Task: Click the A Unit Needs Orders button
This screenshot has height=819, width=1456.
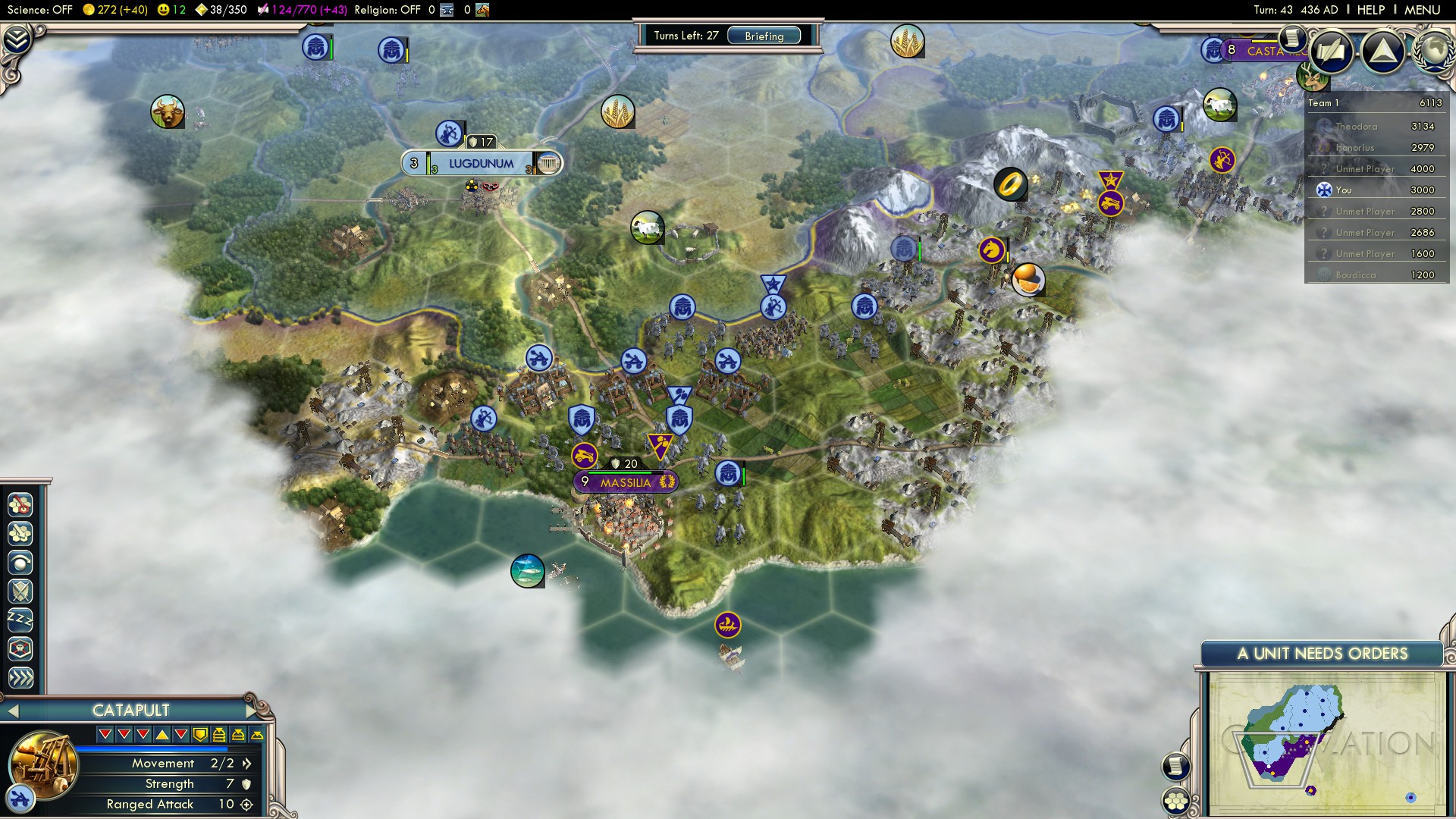Action: click(1322, 654)
